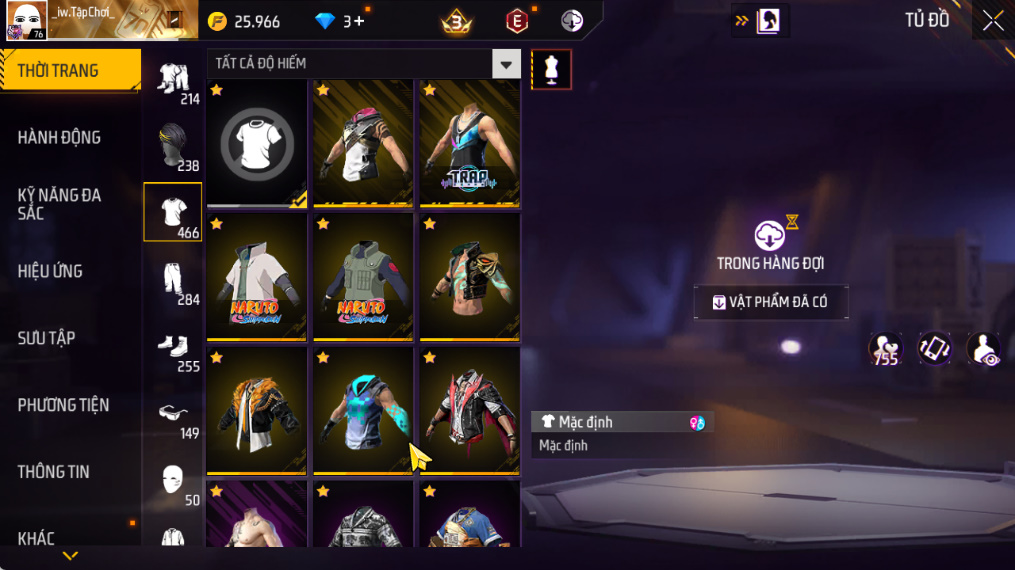The image size is (1015, 570).
Task: Select the THỜI TRANG tab
Action: coord(70,71)
